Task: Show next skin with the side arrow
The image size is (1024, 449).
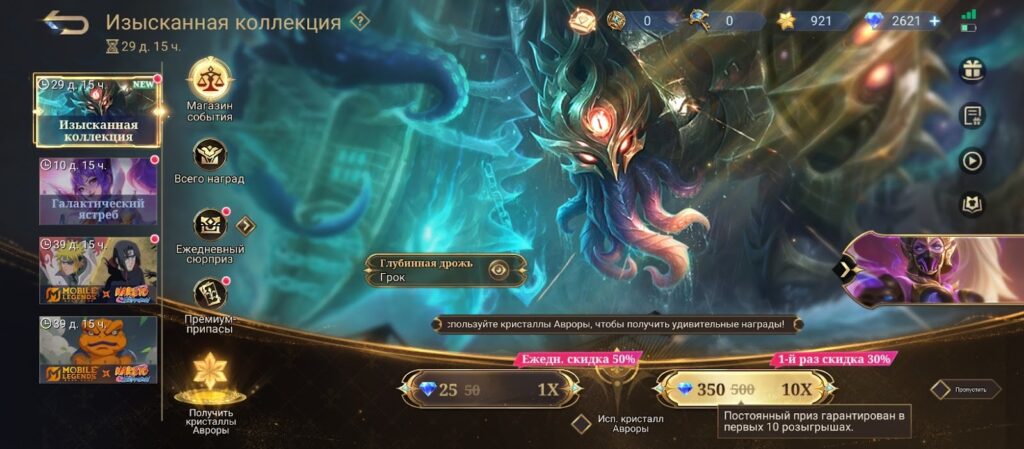Action: coord(846,268)
